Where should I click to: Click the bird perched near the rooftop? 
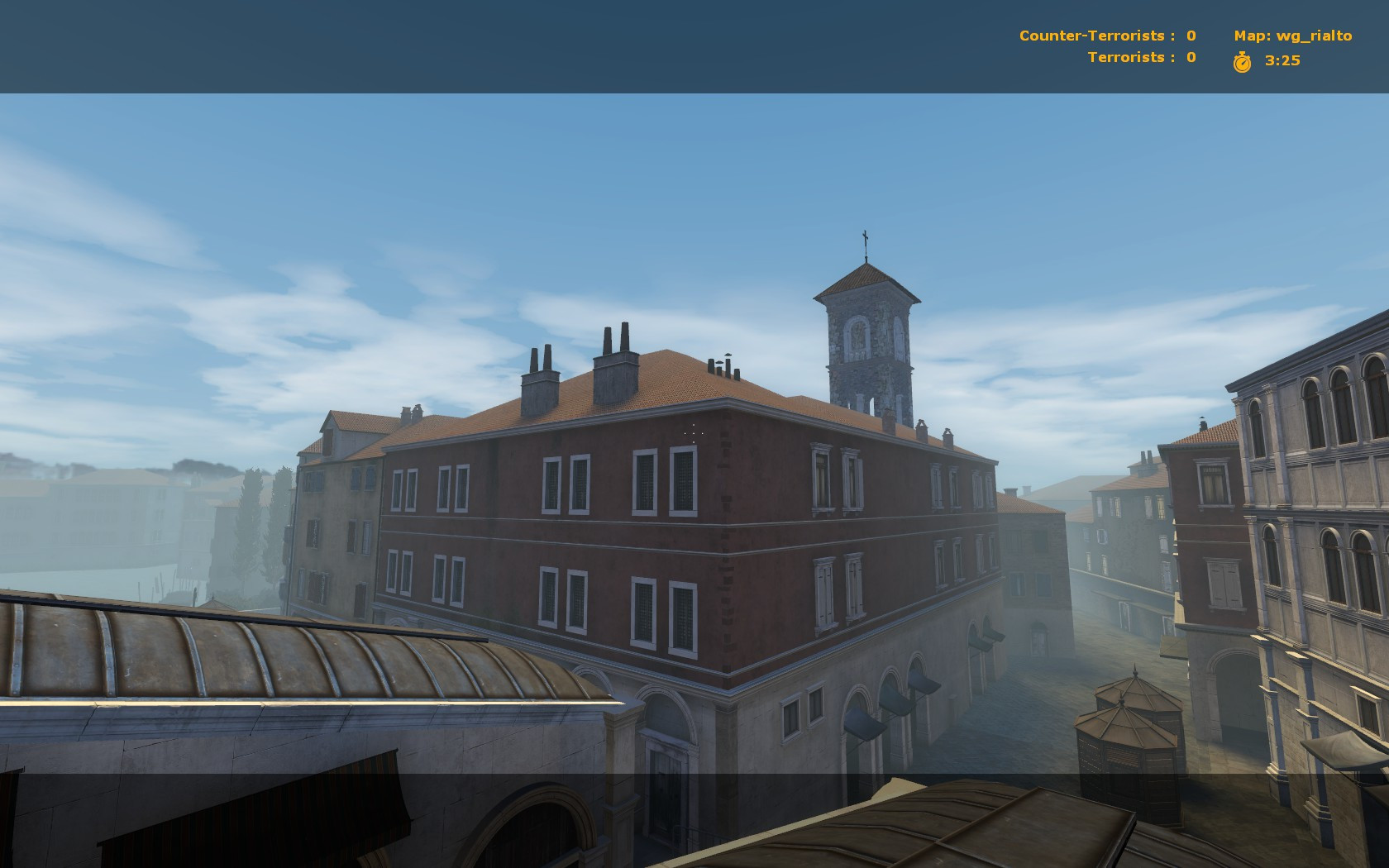click(728, 355)
